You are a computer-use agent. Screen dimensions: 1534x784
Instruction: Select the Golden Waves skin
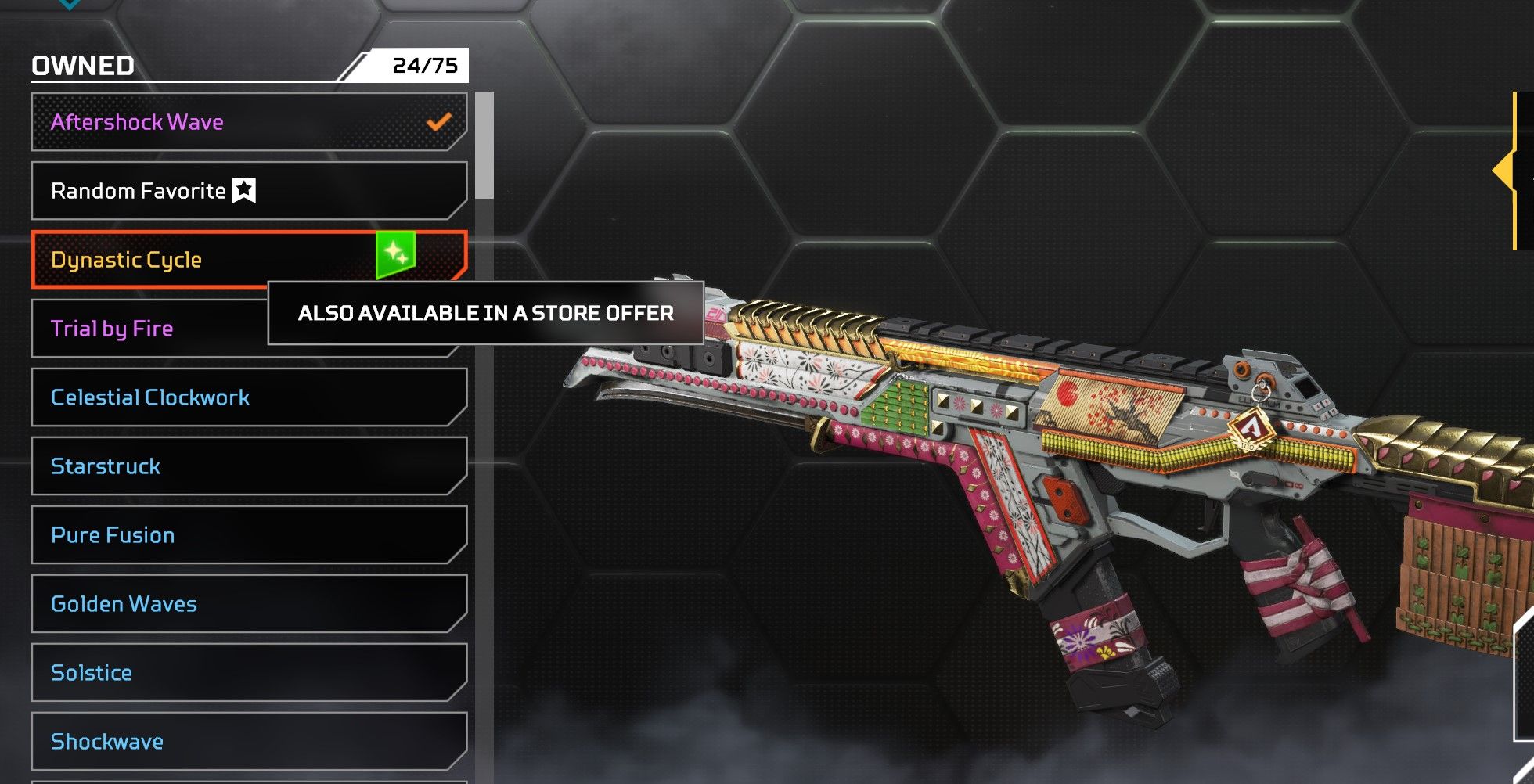coord(235,604)
